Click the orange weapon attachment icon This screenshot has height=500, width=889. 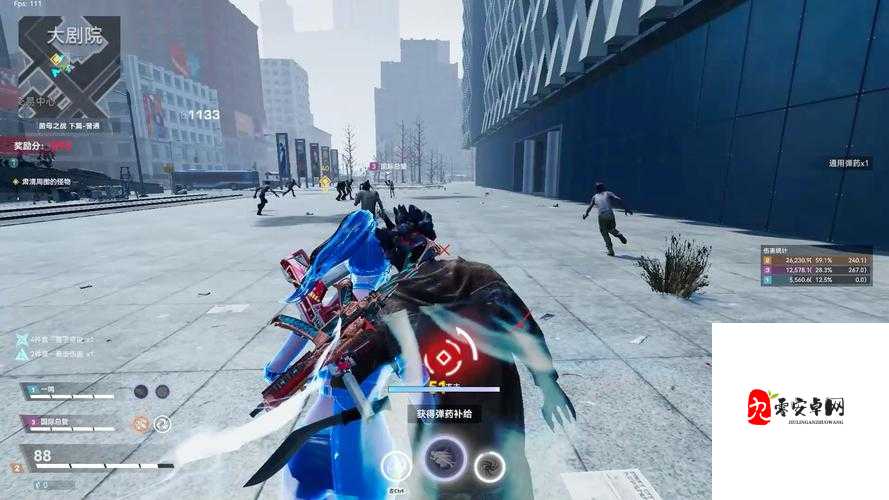click(141, 423)
